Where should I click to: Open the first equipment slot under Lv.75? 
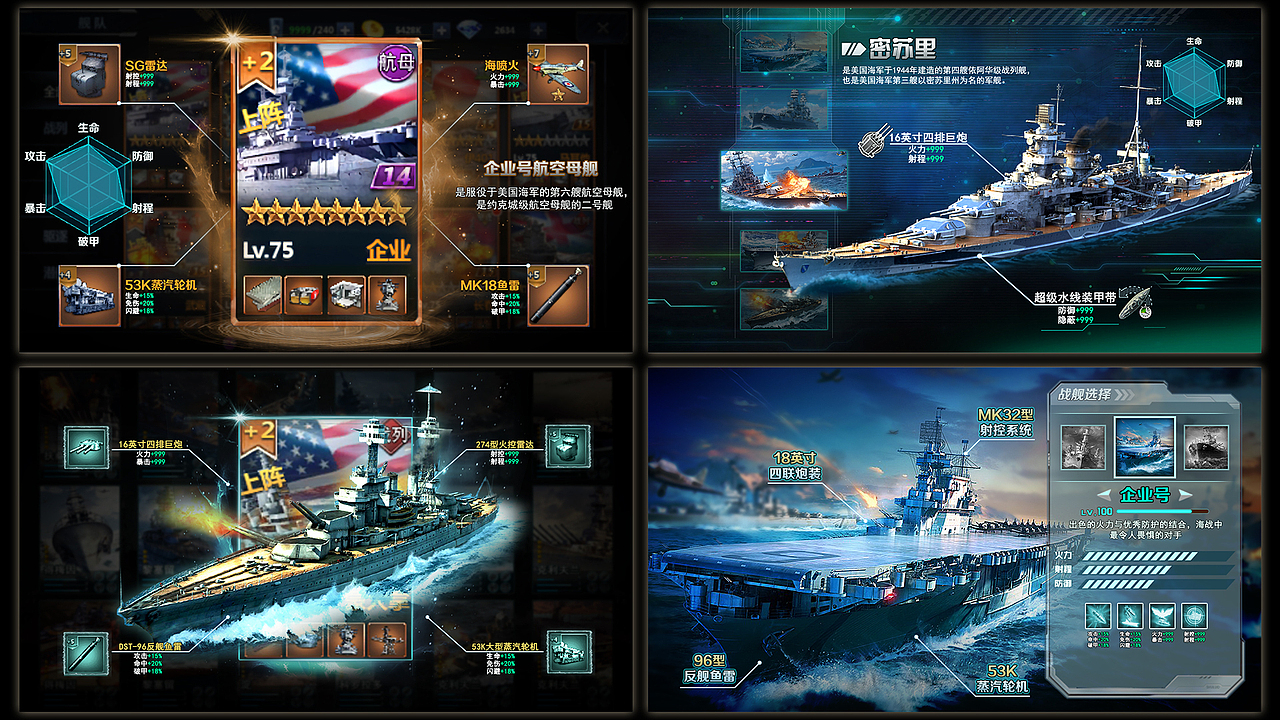tap(262, 296)
